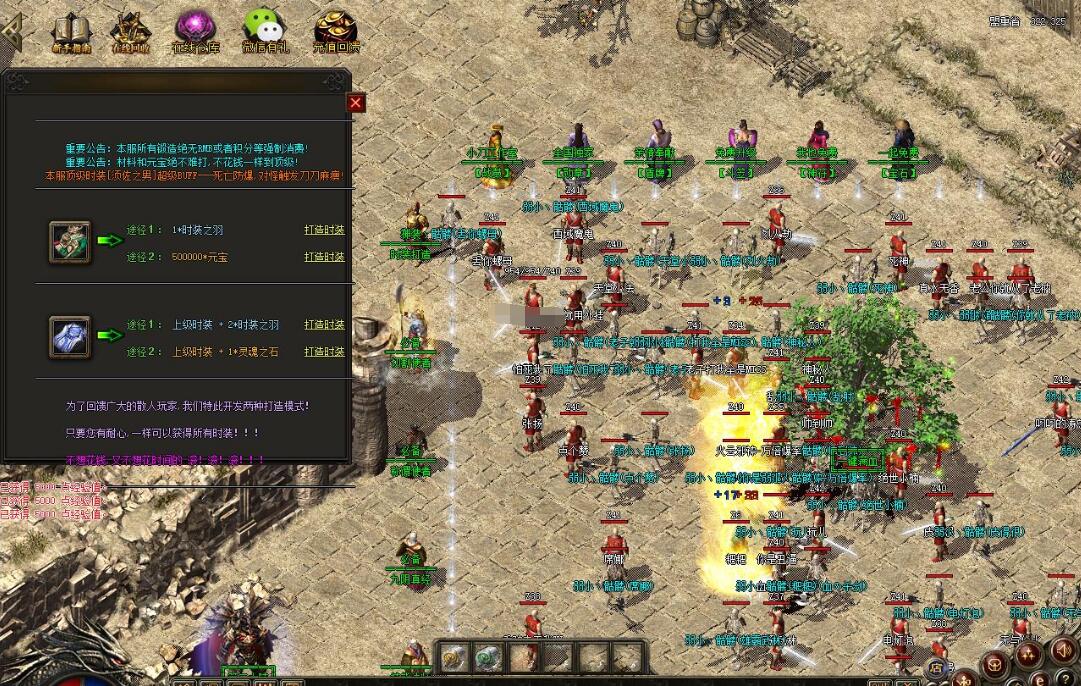Use the second hotbar slot green item
This screenshot has height=686, width=1081.
point(487,658)
